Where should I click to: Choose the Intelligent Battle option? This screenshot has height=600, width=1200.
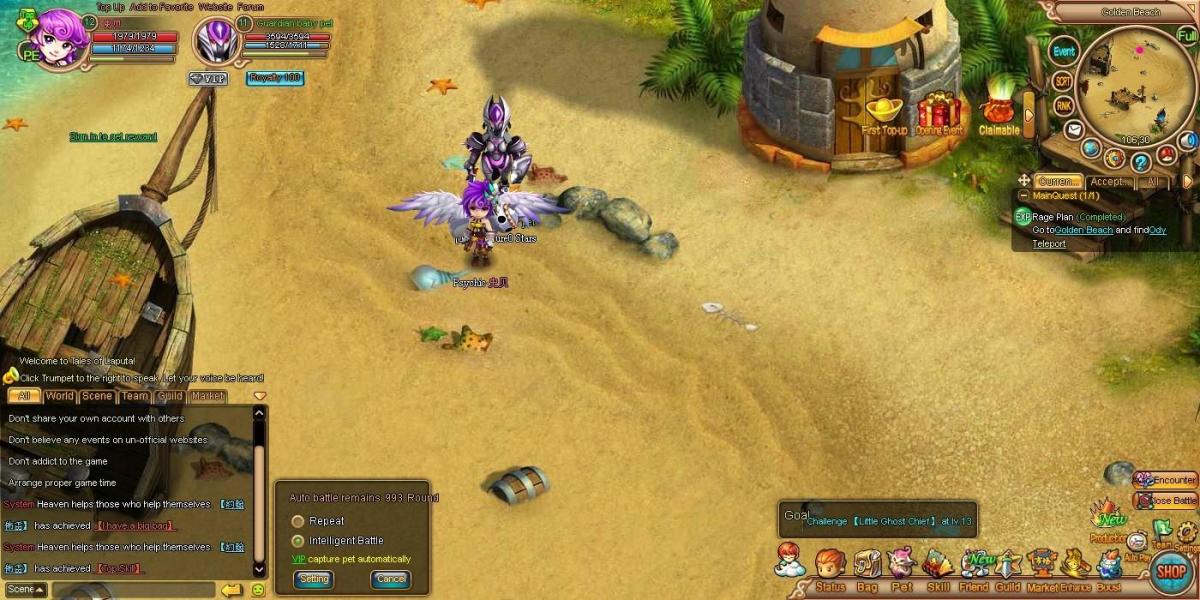(x=298, y=541)
